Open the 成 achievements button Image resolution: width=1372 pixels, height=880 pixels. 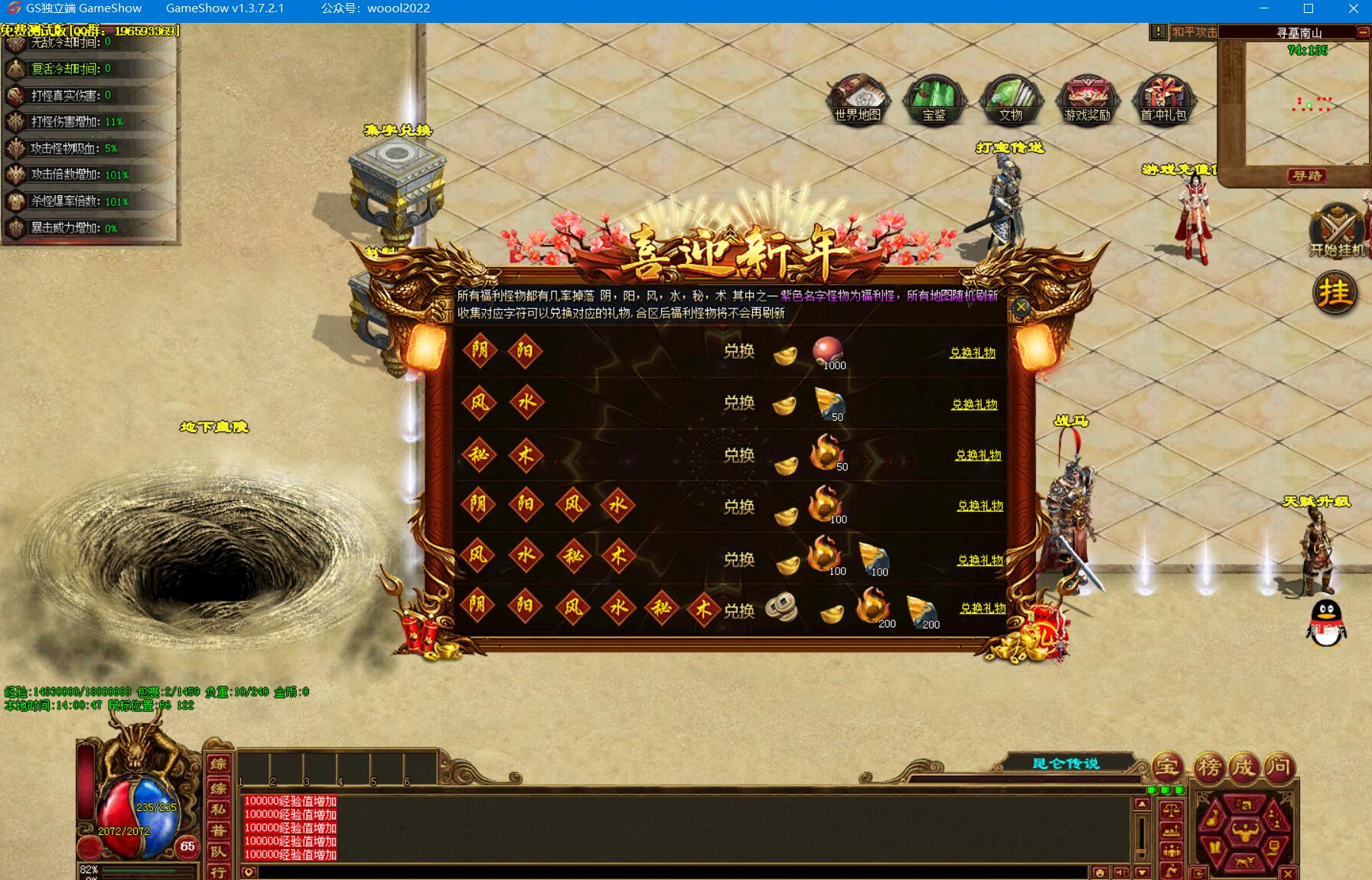tap(1243, 766)
